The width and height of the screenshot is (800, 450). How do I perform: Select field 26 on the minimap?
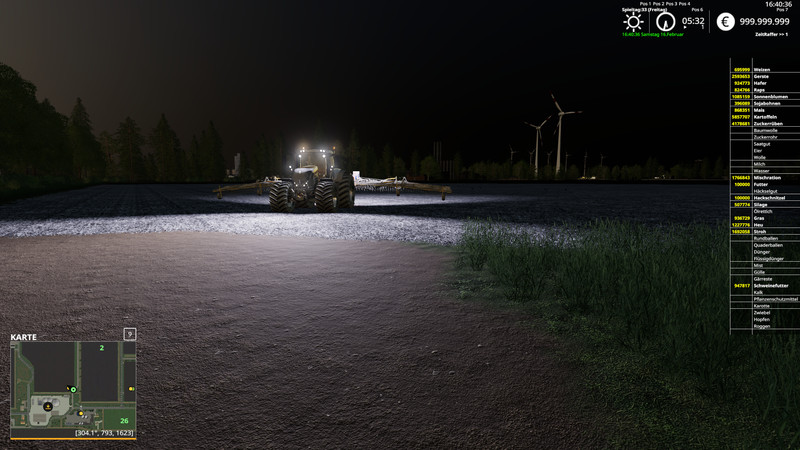(x=124, y=420)
